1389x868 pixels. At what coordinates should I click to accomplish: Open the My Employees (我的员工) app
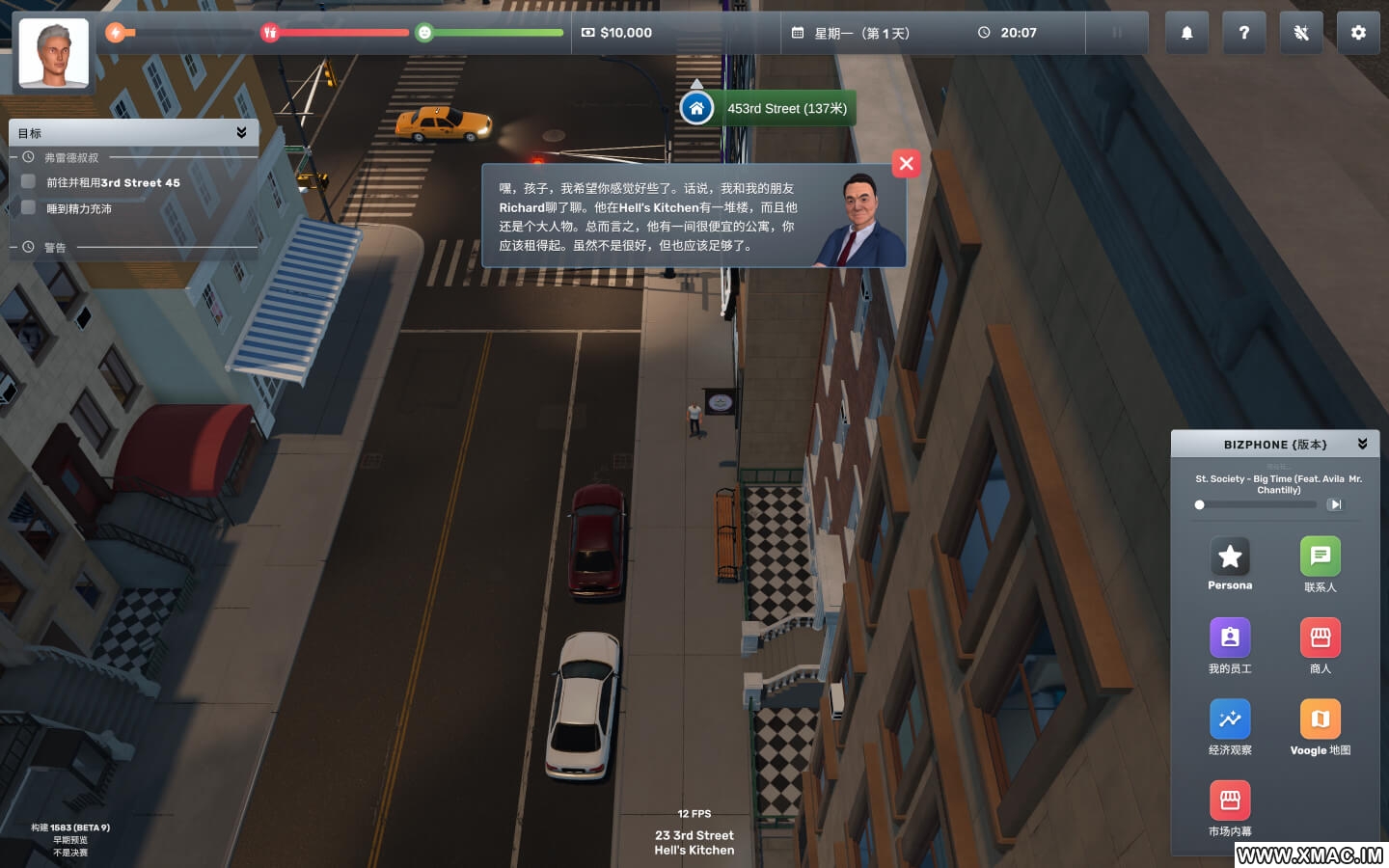coord(1230,637)
